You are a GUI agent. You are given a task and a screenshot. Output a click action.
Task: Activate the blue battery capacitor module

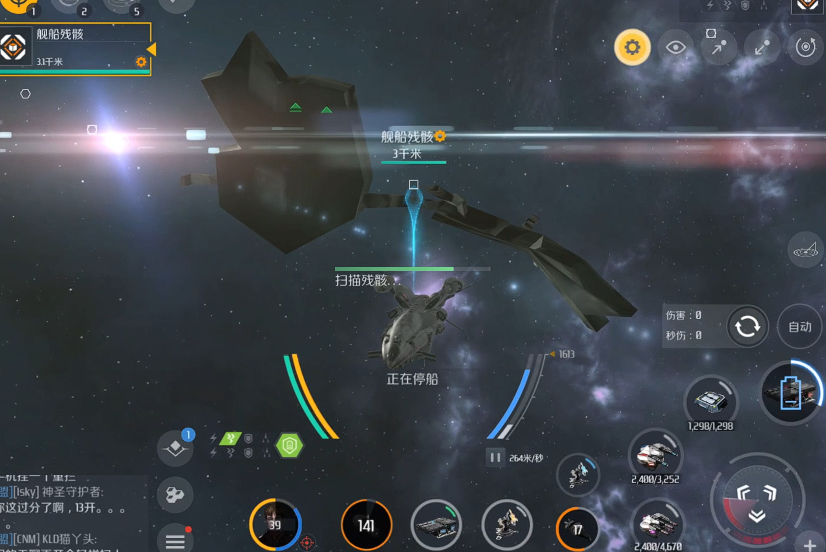tap(790, 390)
